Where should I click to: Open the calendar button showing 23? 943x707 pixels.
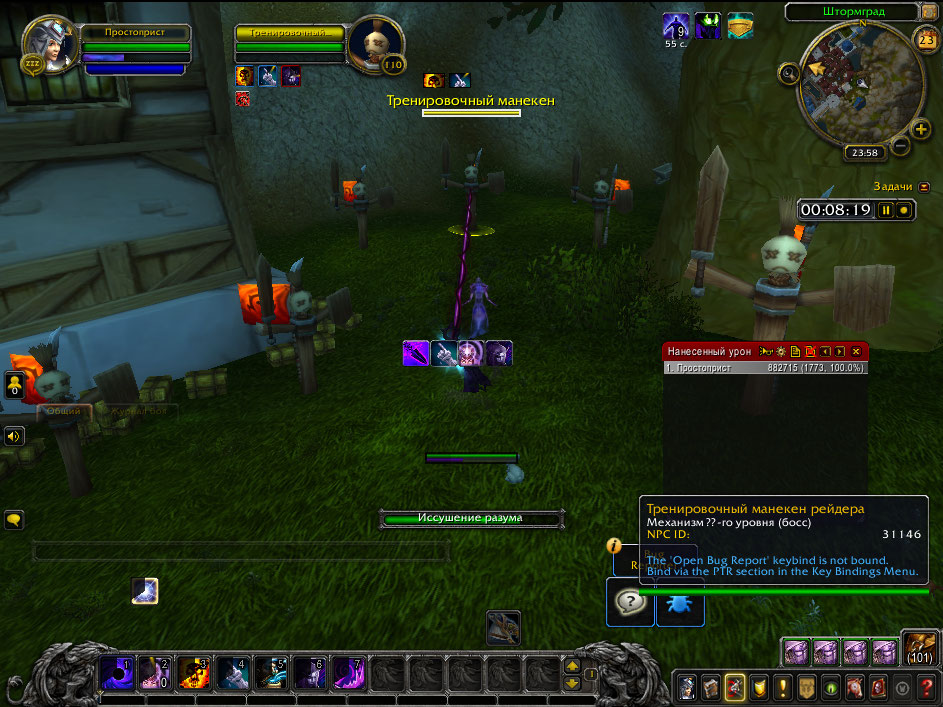(x=924, y=40)
